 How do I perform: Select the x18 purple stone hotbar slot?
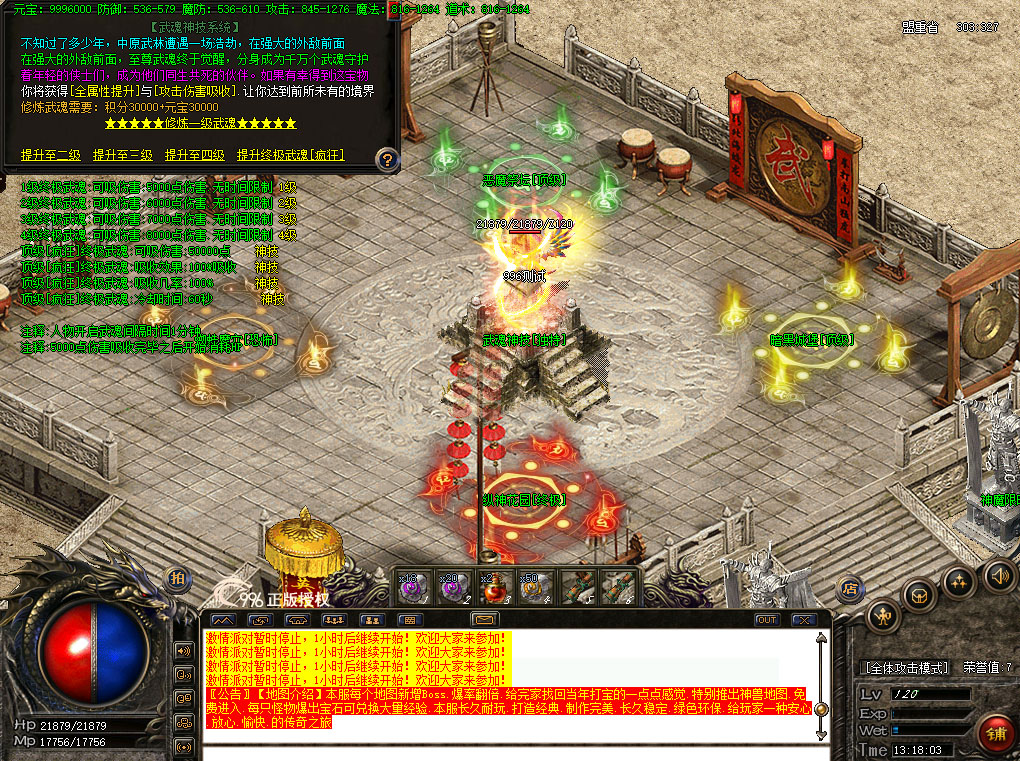(x=414, y=587)
